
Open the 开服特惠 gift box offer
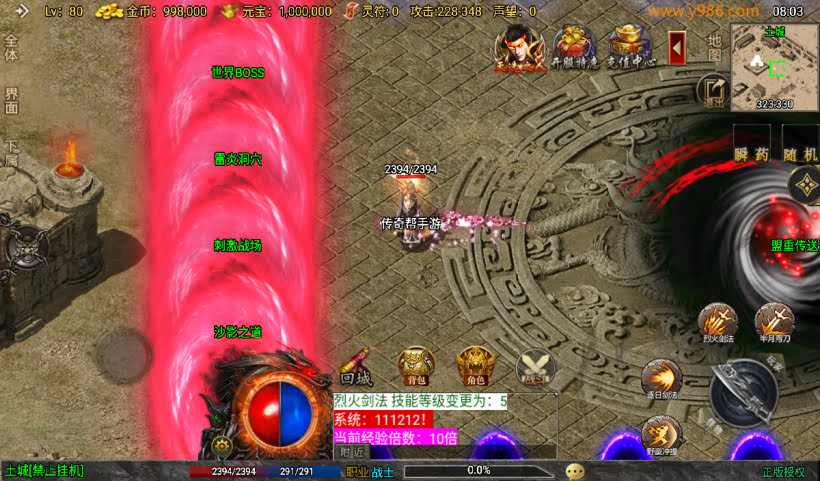tap(572, 47)
